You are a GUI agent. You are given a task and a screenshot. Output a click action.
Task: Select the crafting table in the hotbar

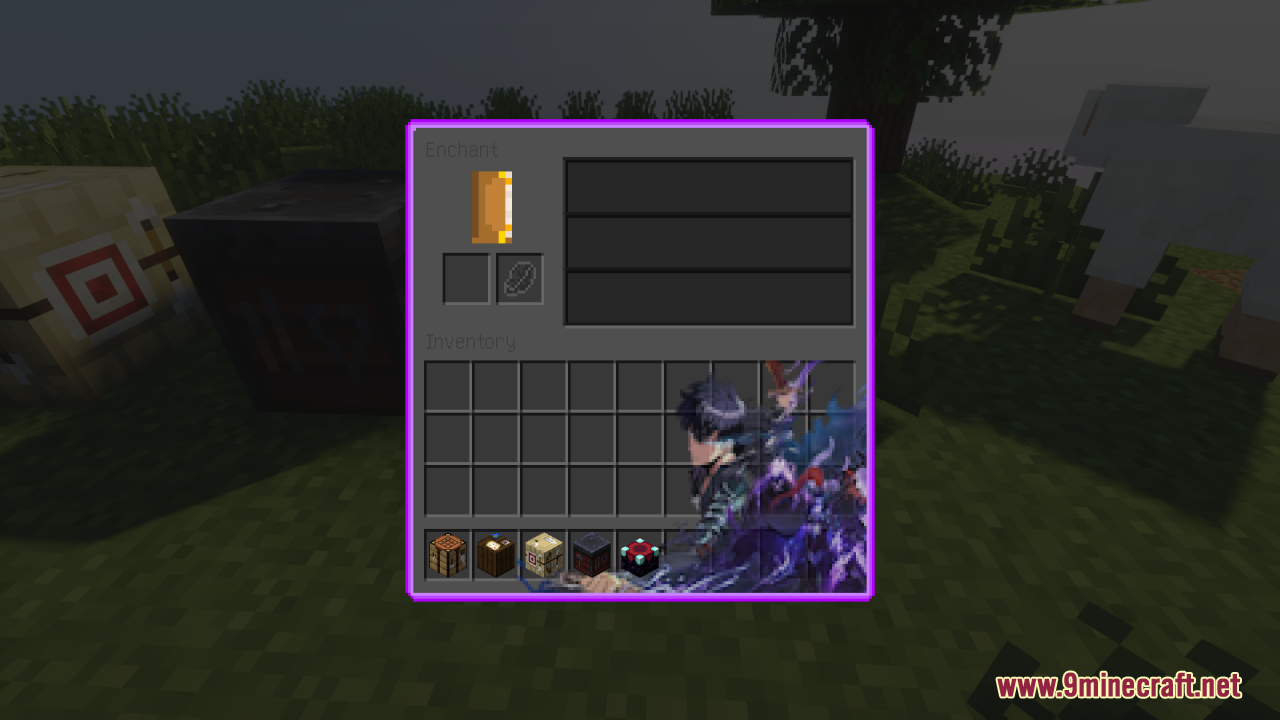447,552
